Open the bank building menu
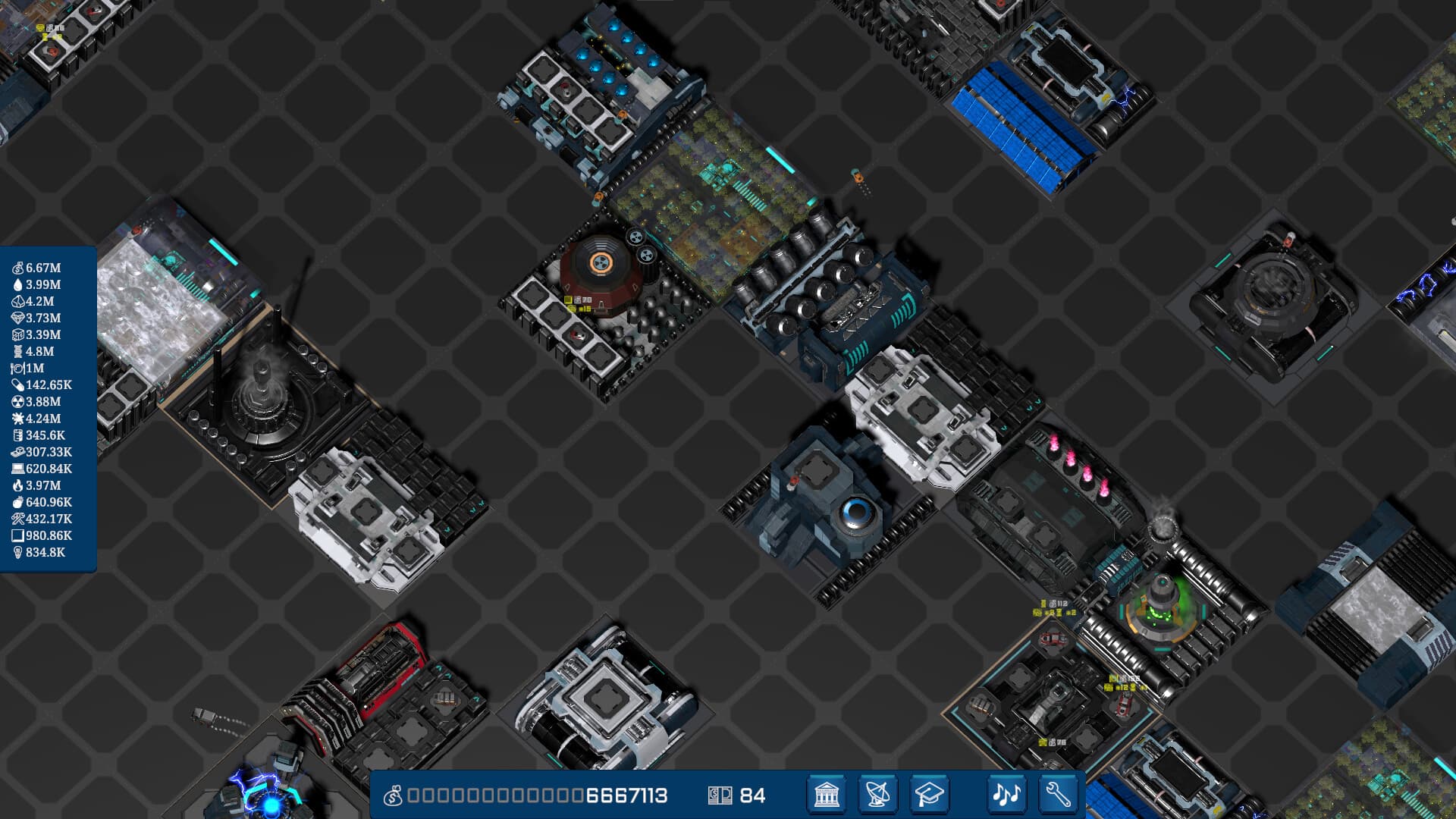 827,794
